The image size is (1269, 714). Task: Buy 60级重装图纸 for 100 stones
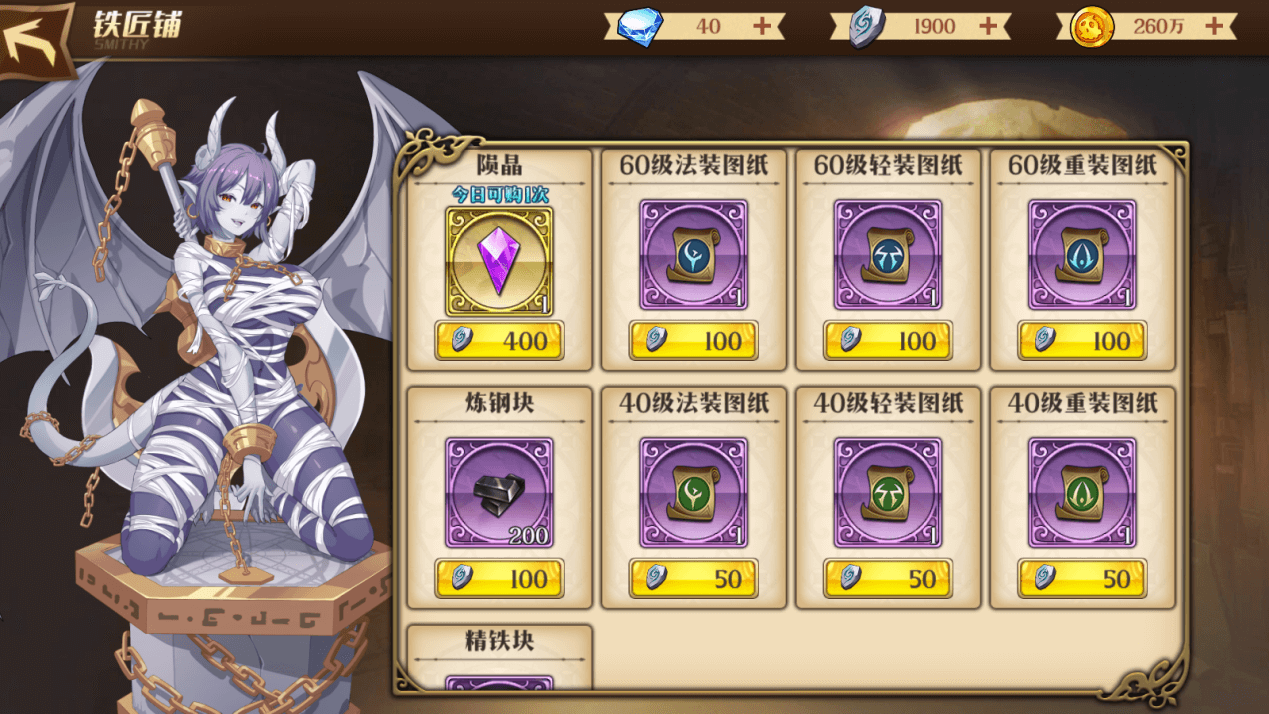click(1081, 341)
